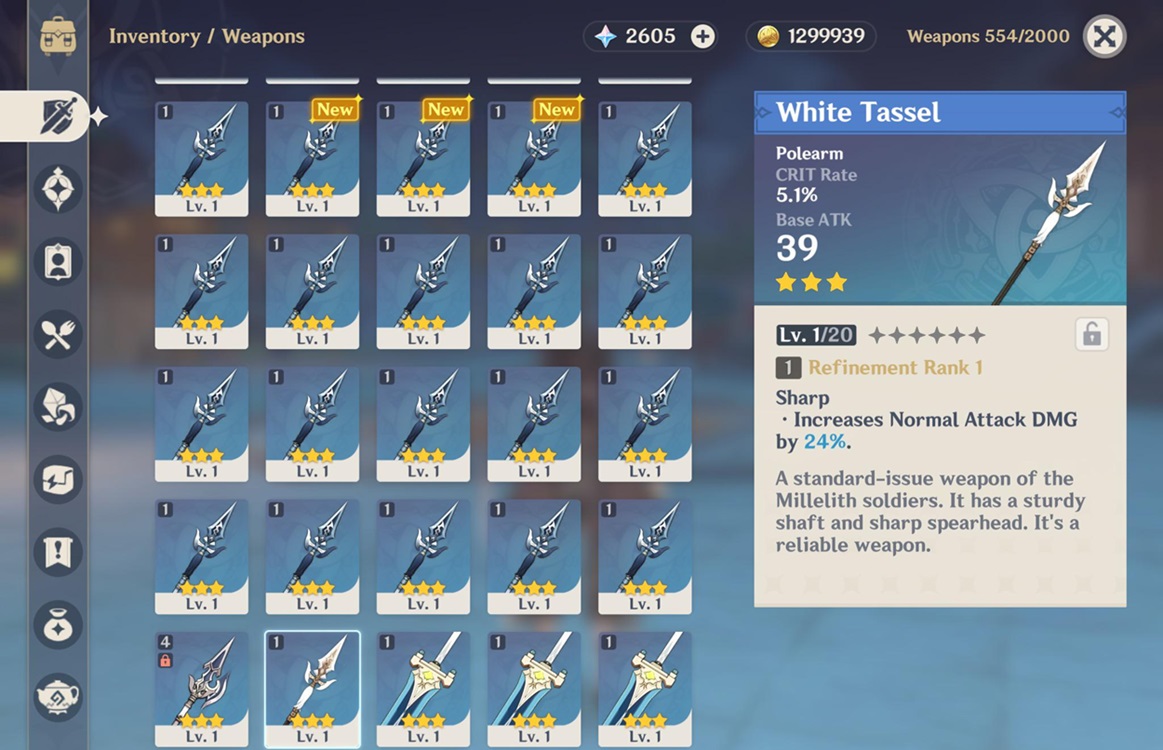Close the inventory with the X button
The width and height of the screenshot is (1163, 750).
point(1104,37)
